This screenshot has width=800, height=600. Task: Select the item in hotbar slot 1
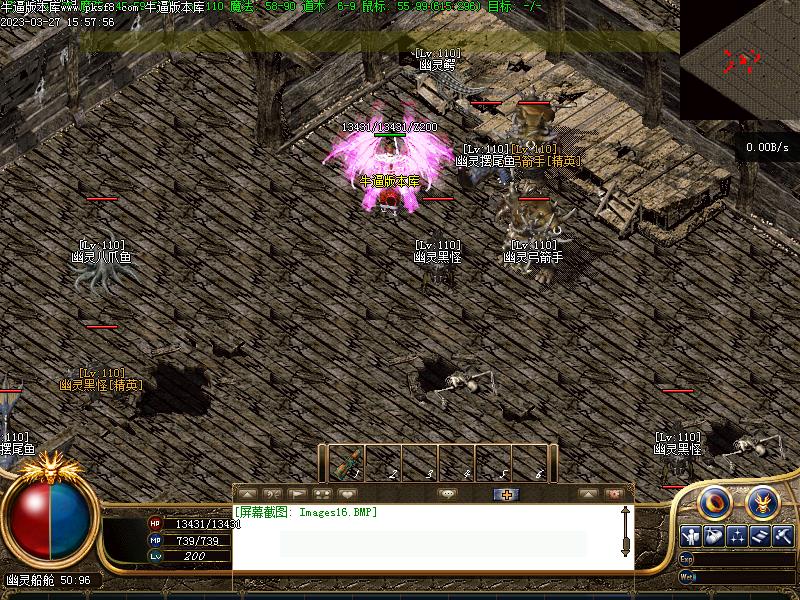point(346,464)
